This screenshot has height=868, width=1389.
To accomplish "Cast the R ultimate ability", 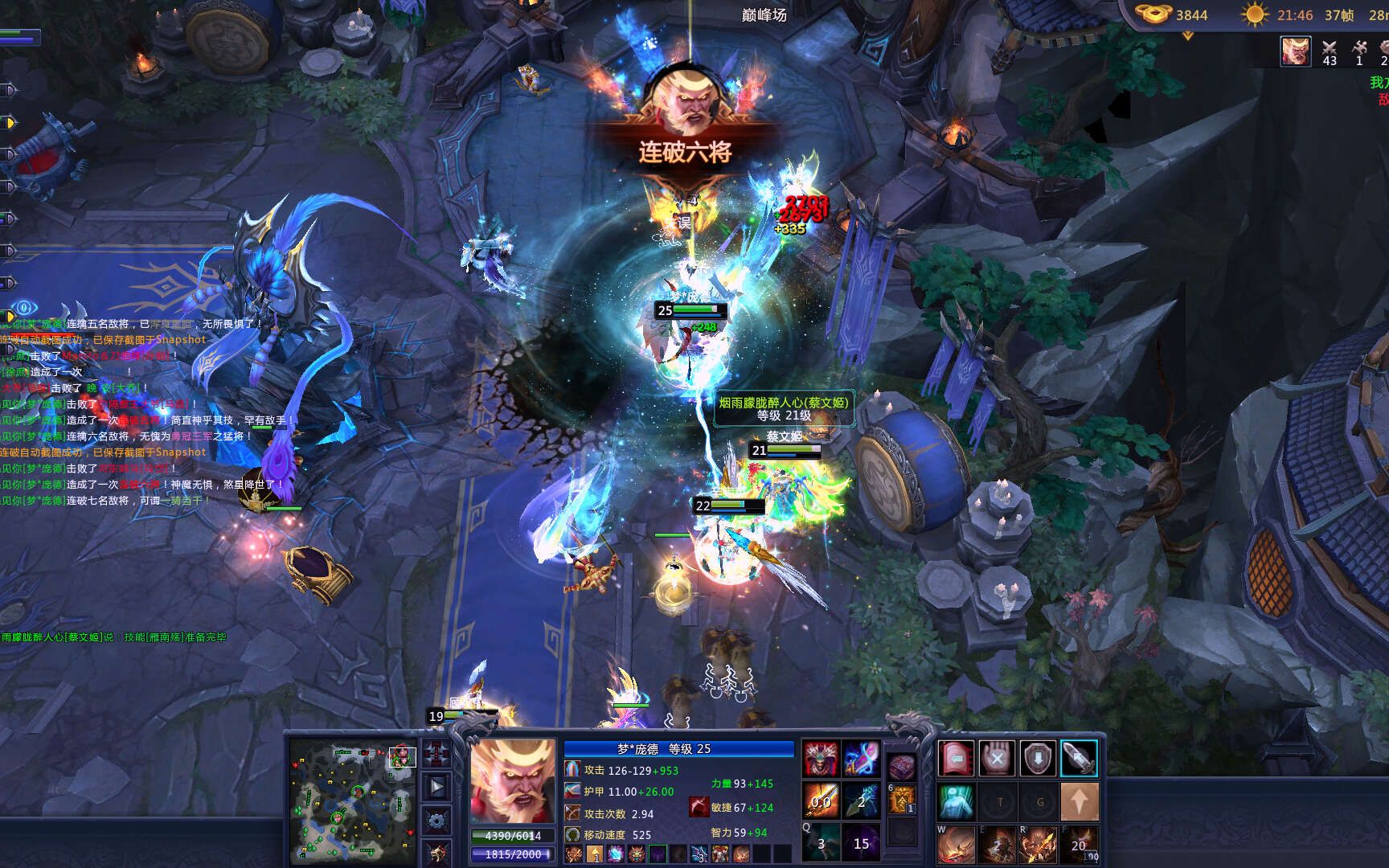I will pyautogui.click(x=1038, y=844).
